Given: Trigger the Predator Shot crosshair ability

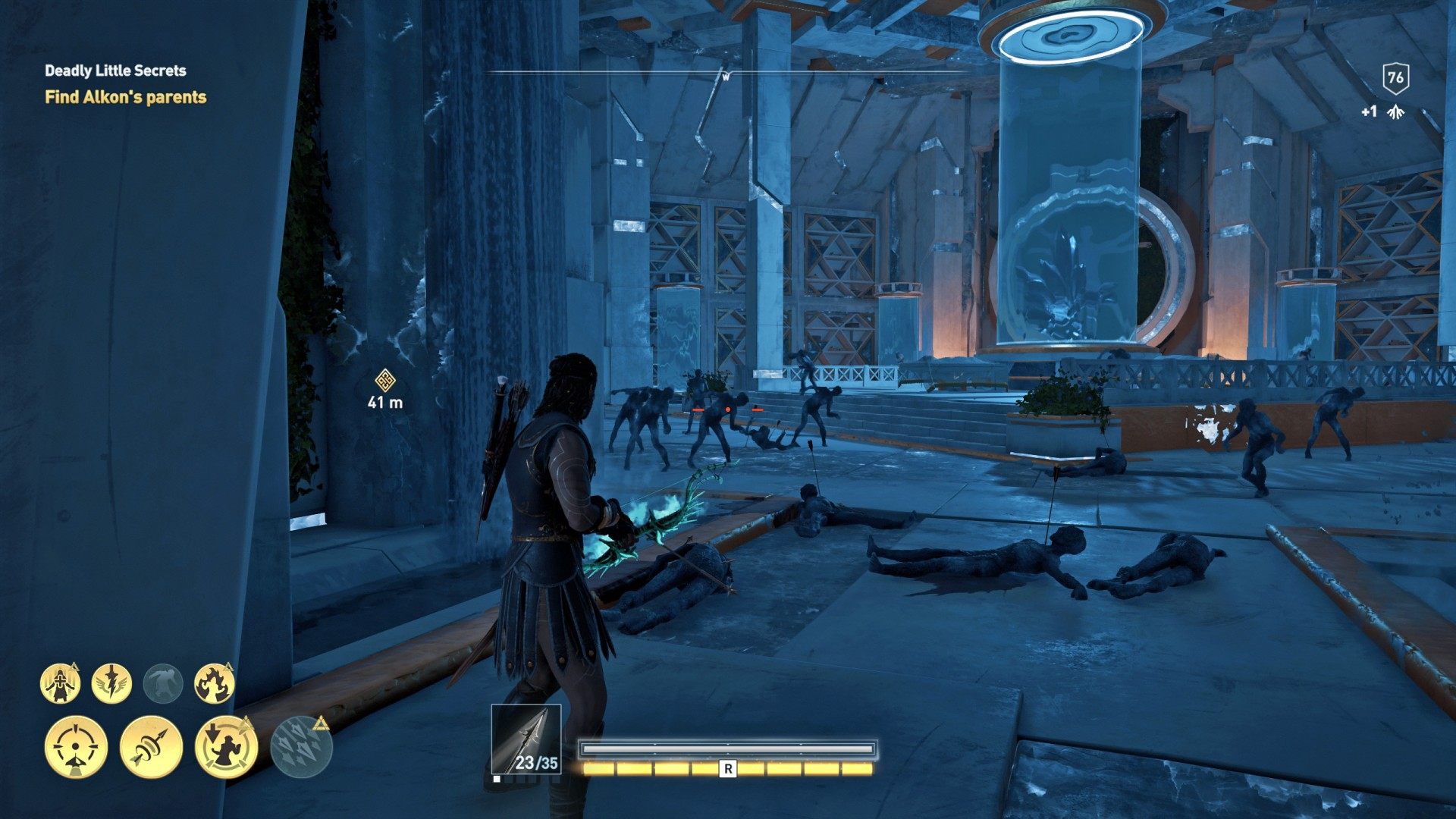Looking at the screenshot, I should tap(76, 747).
